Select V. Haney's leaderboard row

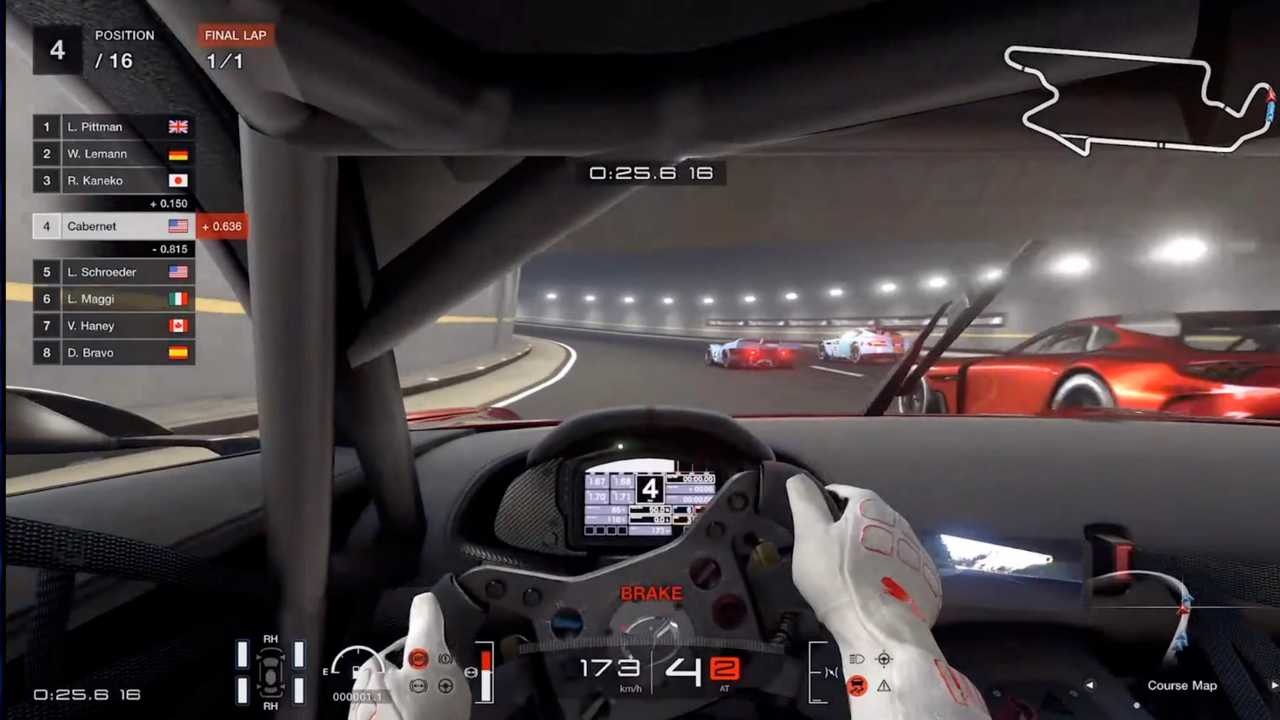tap(113, 326)
